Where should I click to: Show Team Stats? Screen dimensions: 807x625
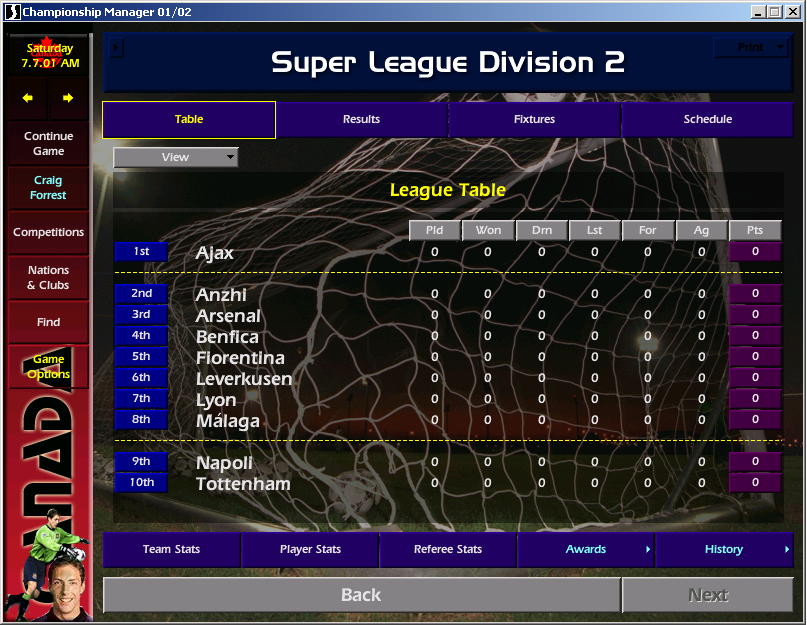(x=171, y=549)
